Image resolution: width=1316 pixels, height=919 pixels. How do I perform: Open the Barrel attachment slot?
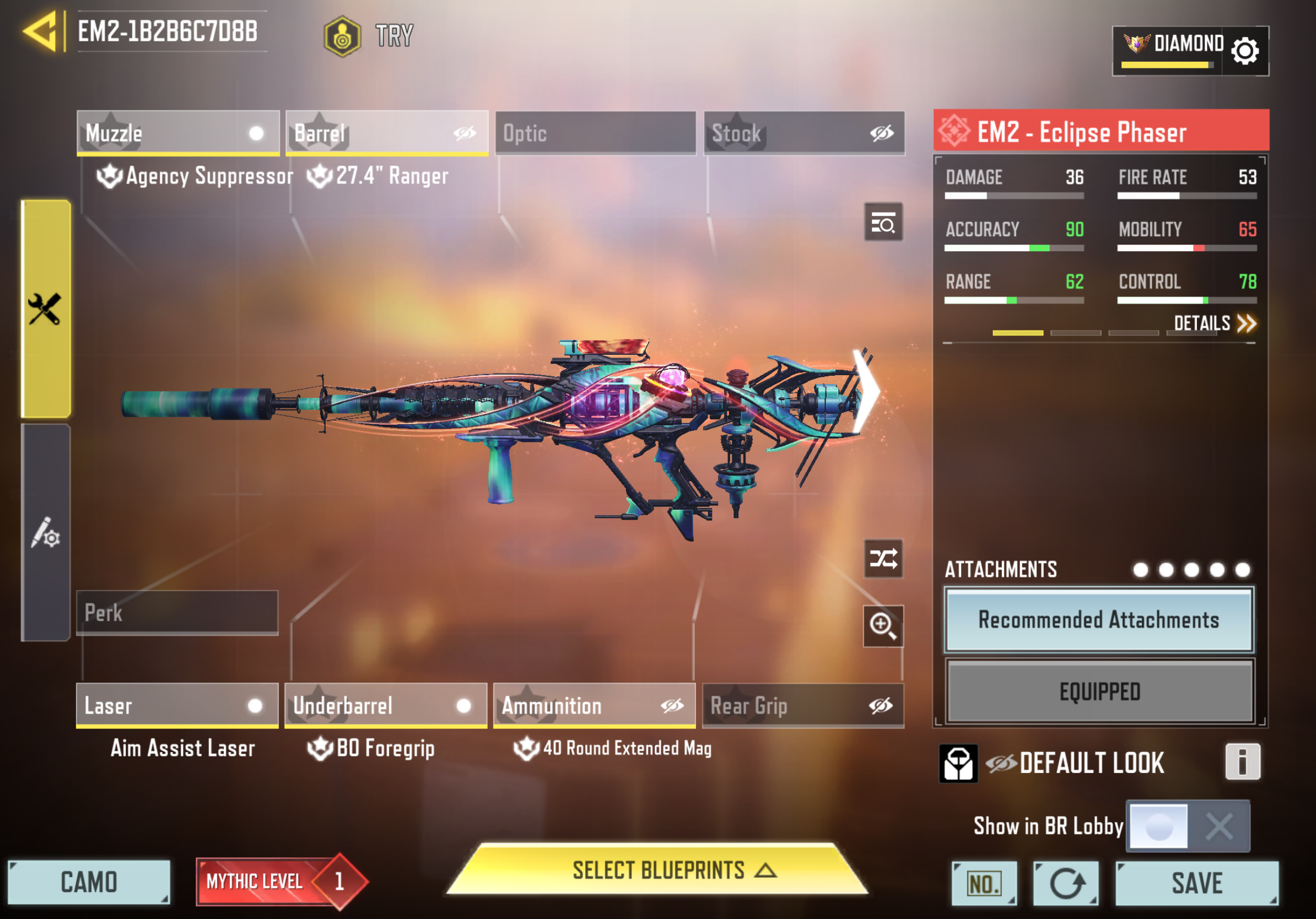pos(387,133)
